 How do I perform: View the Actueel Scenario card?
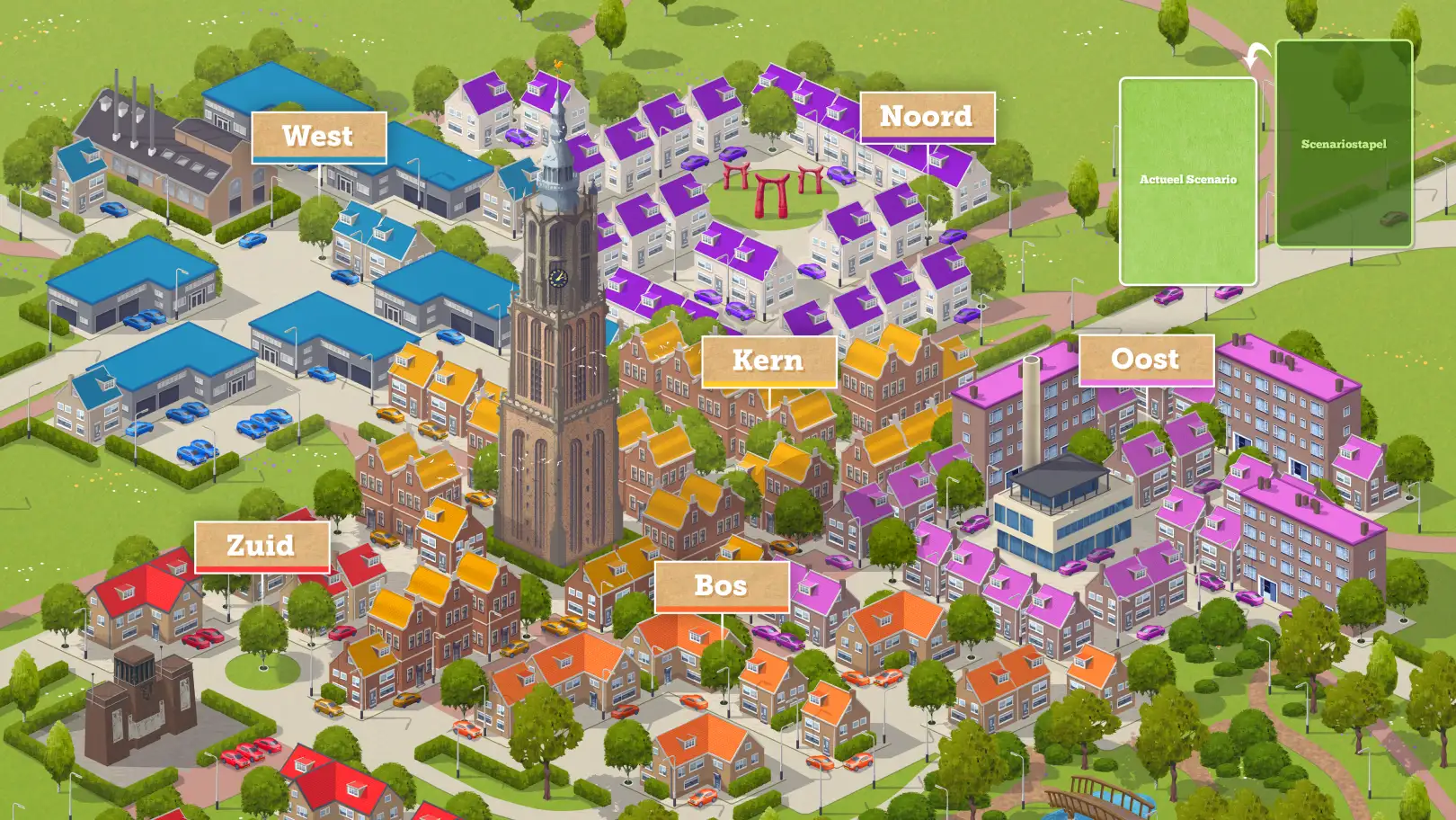1187,181
